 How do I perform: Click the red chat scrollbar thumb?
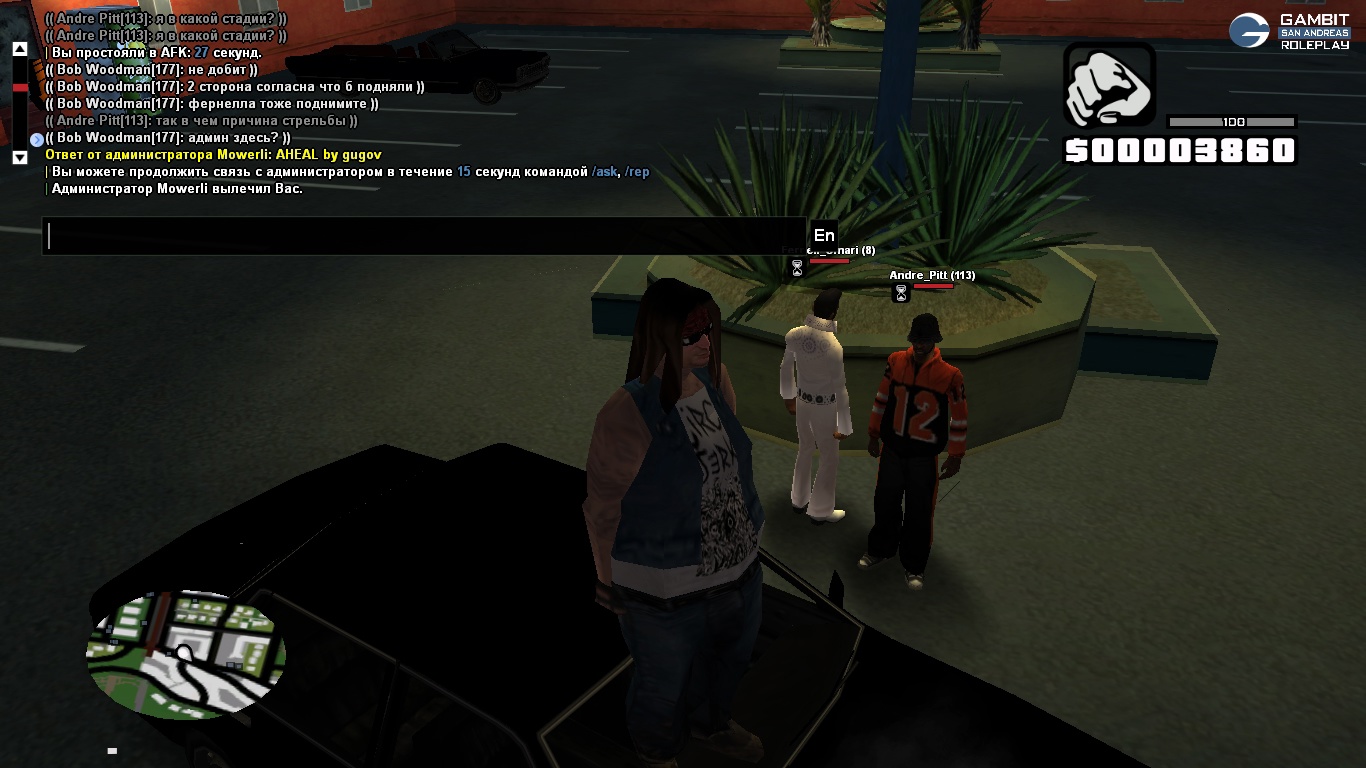coord(19,88)
